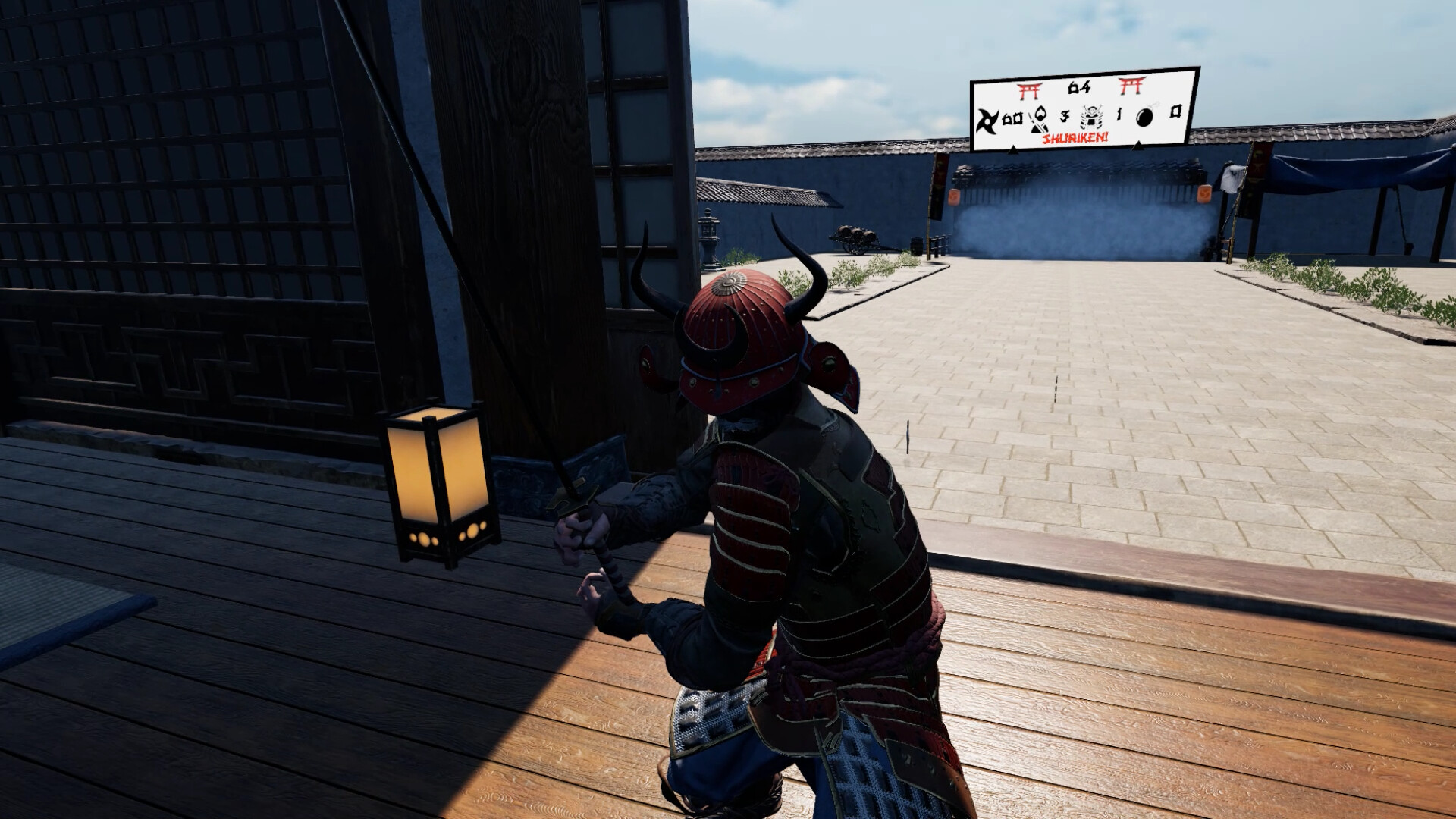Click the score number 64 on the scoreboard
Image resolution: width=1456 pixels, height=819 pixels.
tap(1079, 87)
